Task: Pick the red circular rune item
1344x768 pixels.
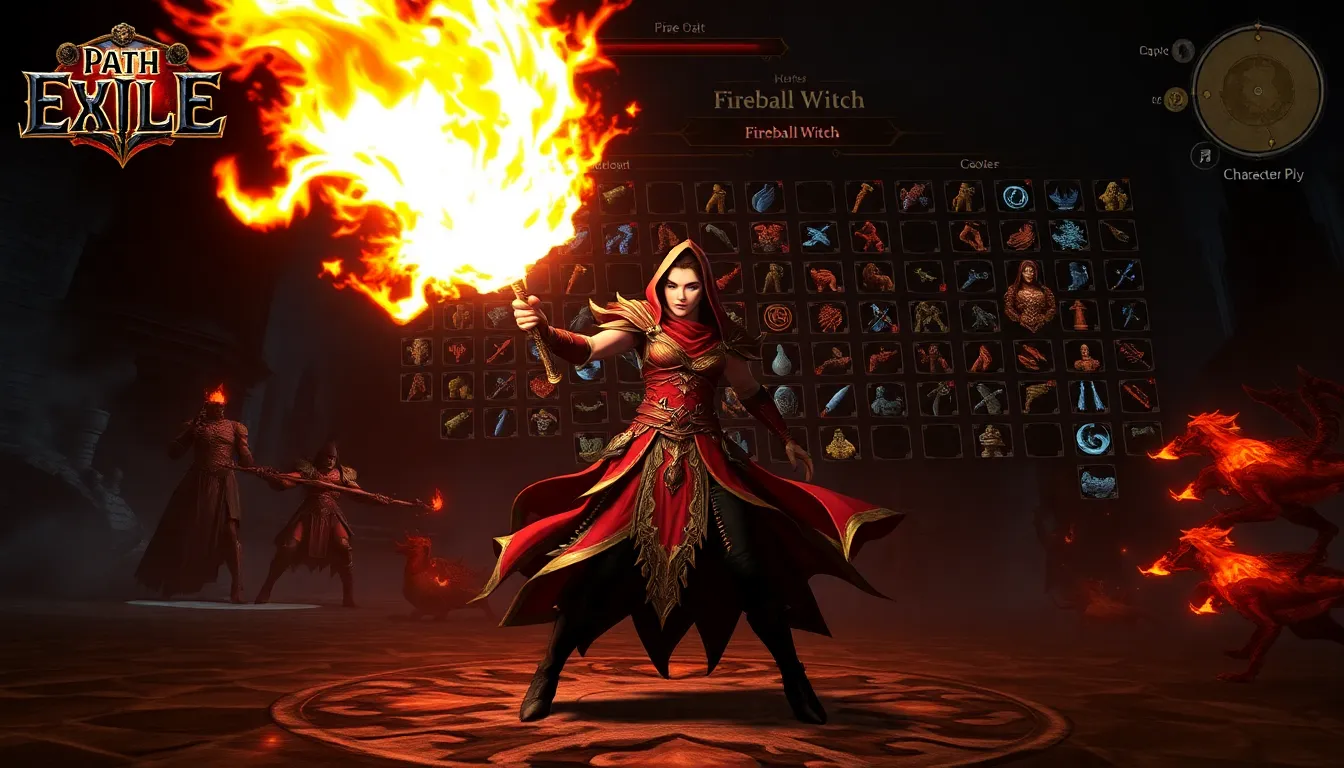Action: (x=776, y=318)
